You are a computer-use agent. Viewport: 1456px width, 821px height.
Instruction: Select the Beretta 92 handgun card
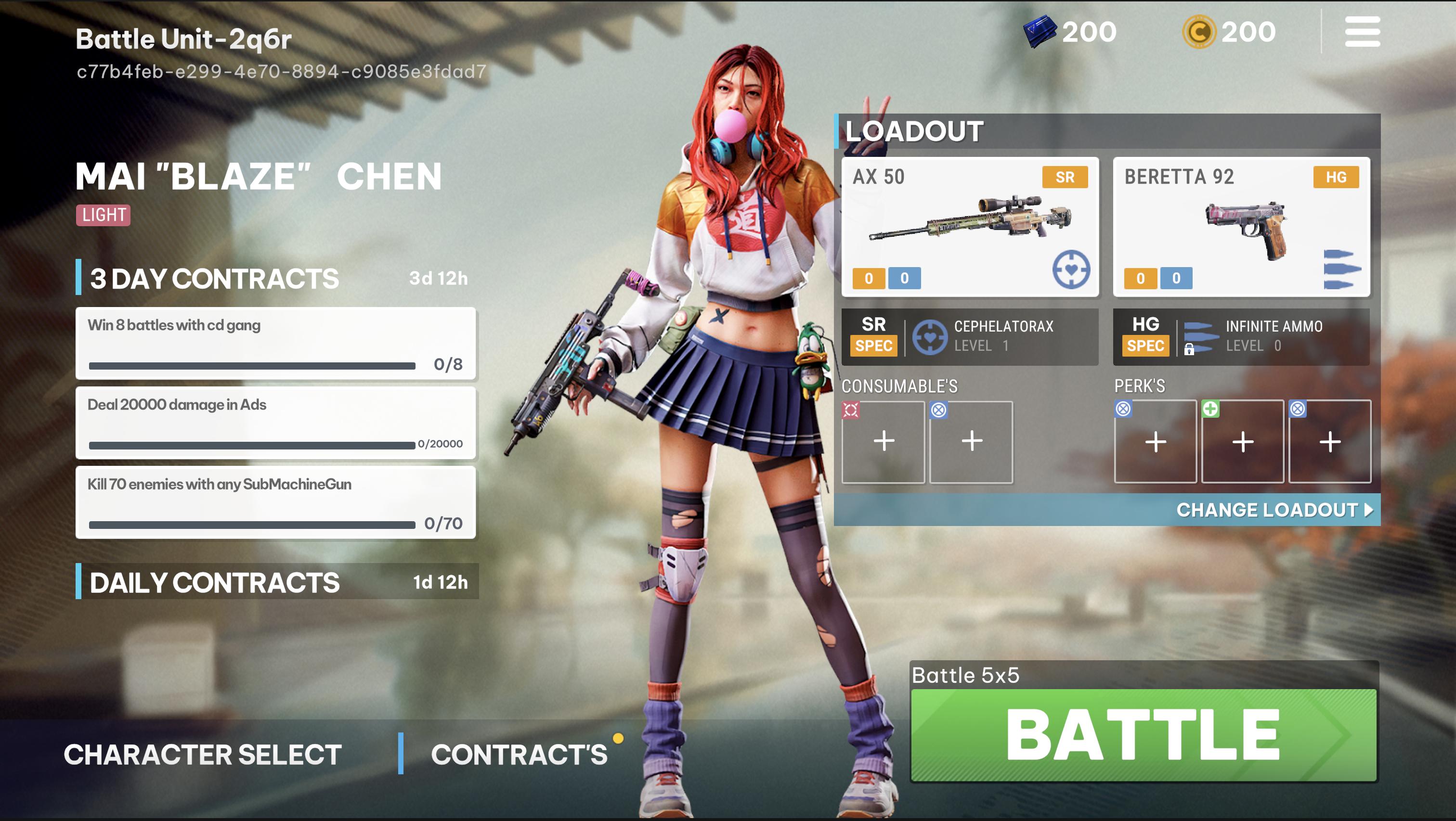(1241, 227)
